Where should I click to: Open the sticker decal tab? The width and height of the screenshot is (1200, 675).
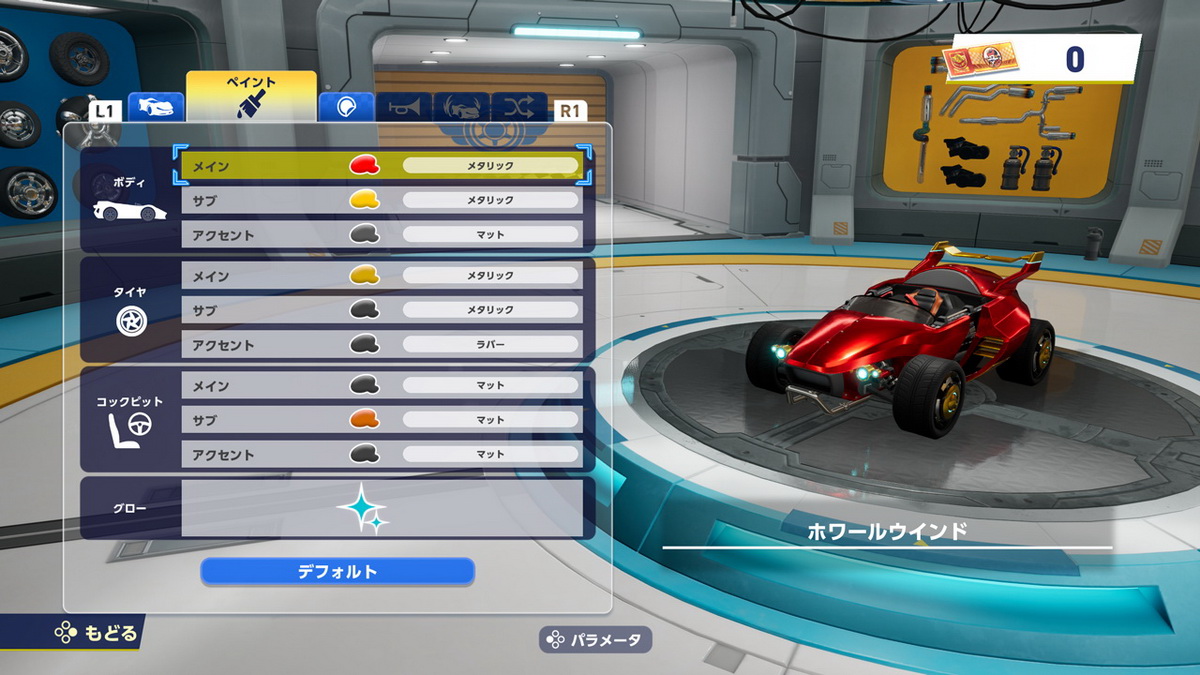click(346, 107)
